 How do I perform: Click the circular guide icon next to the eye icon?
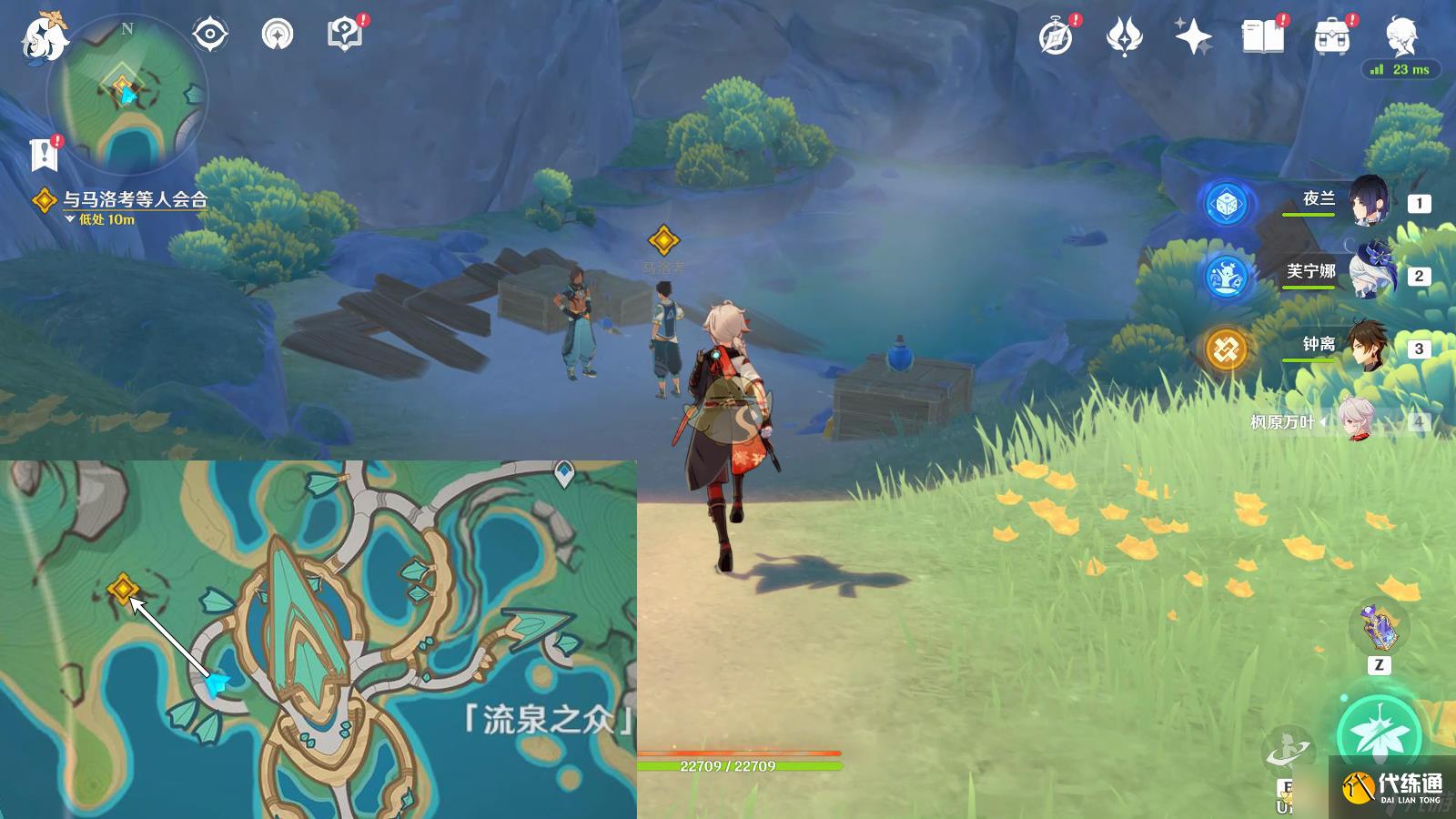click(x=276, y=33)
